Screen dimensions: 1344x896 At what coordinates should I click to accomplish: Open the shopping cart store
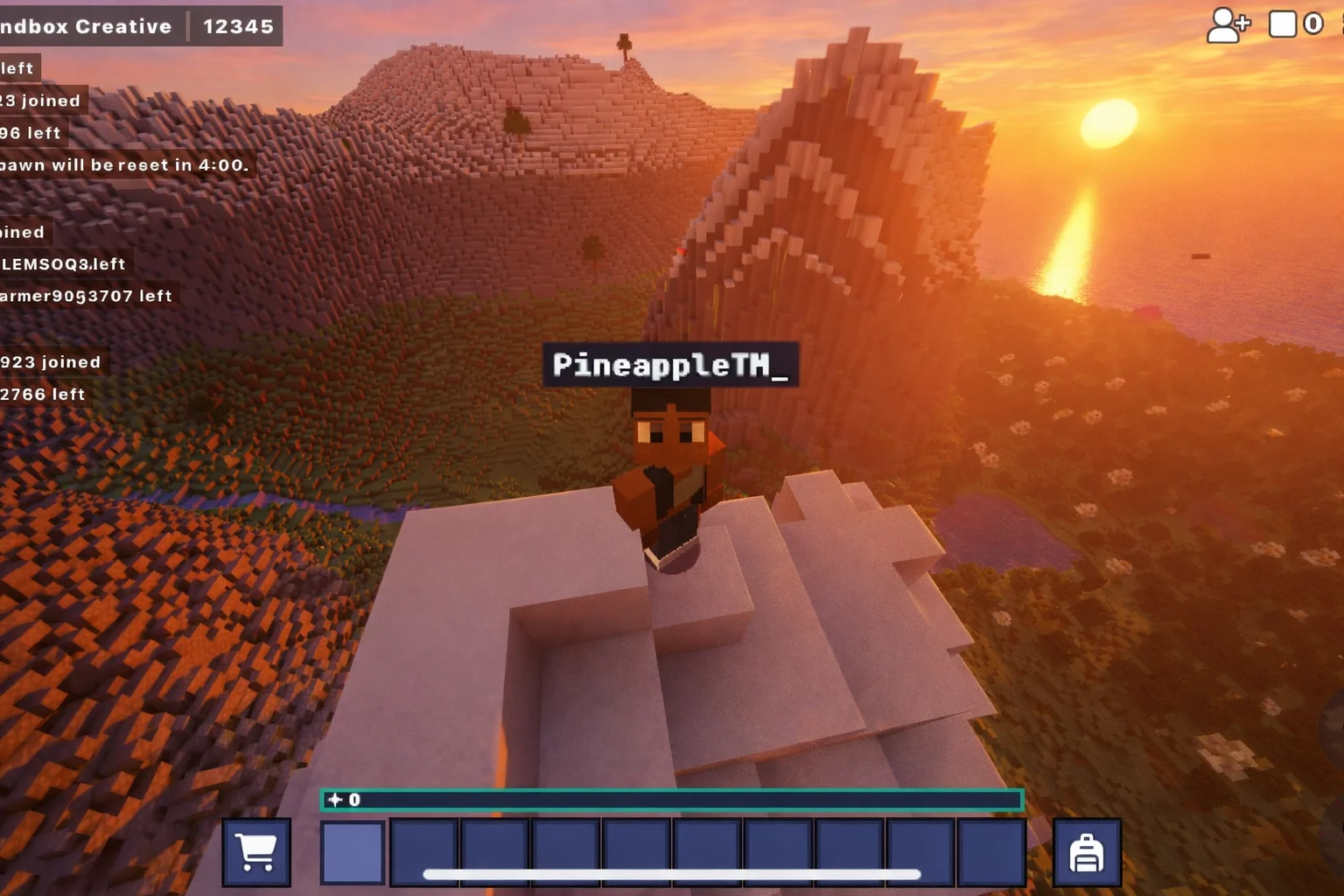pyautogui.click(x=256, y=852)
